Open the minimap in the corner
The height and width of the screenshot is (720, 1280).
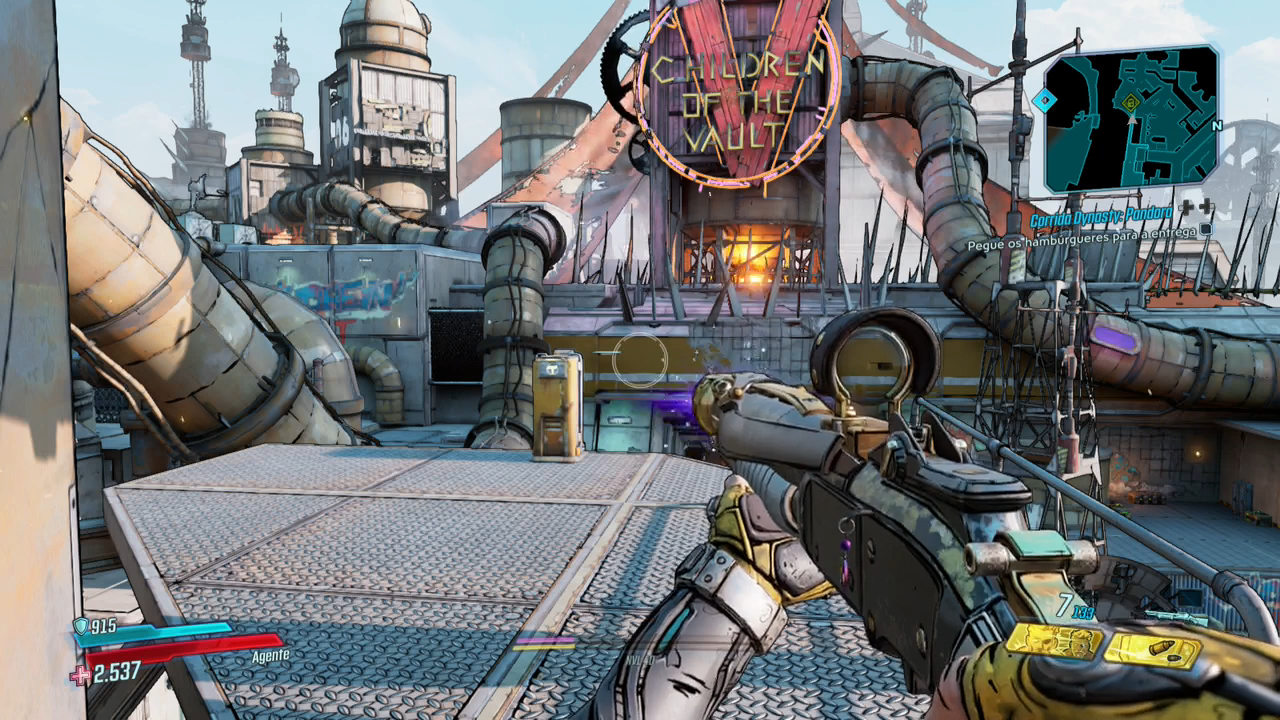point(1131,118)
